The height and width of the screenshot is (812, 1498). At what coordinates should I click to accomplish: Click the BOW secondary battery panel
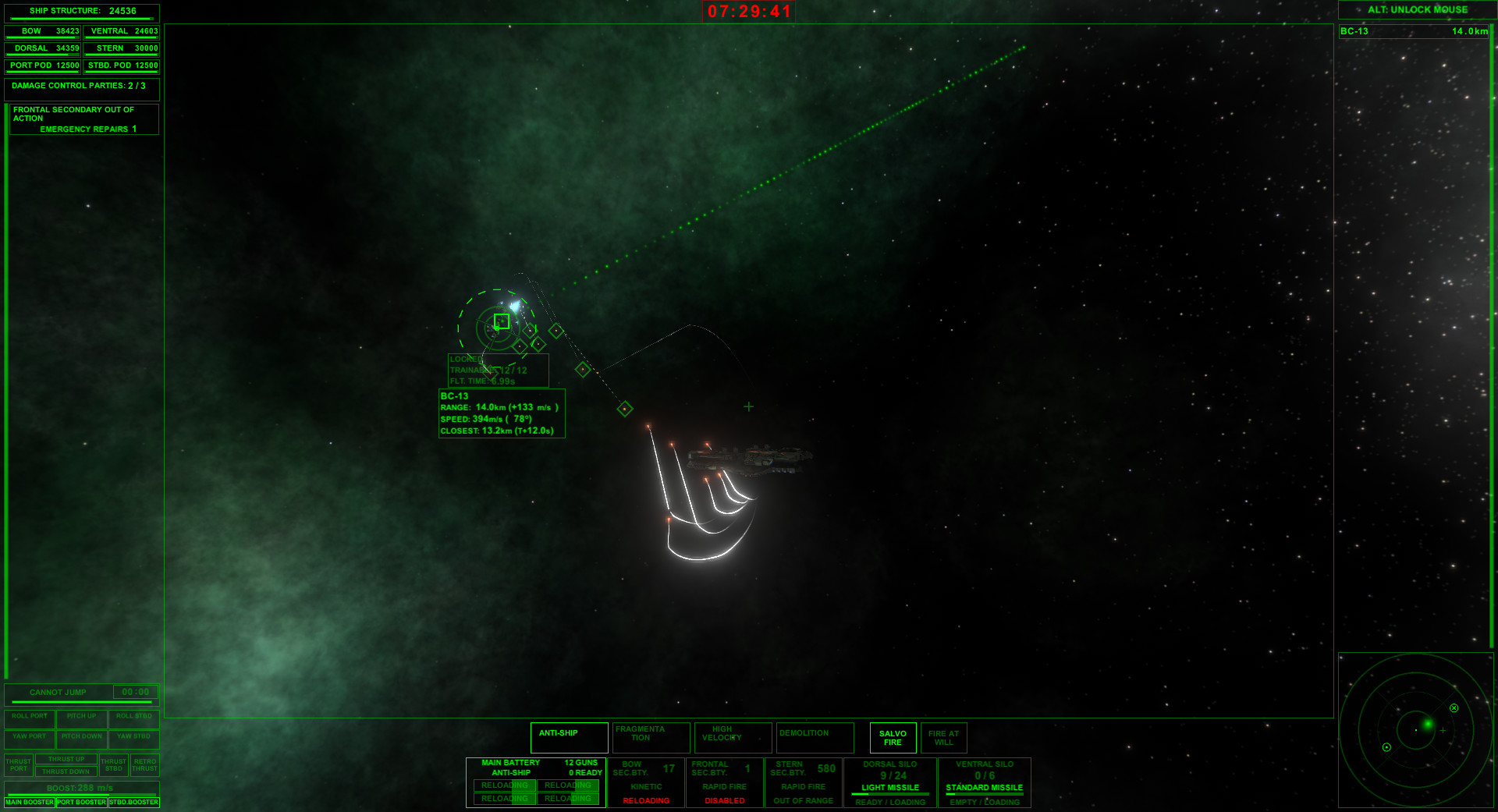648,782
